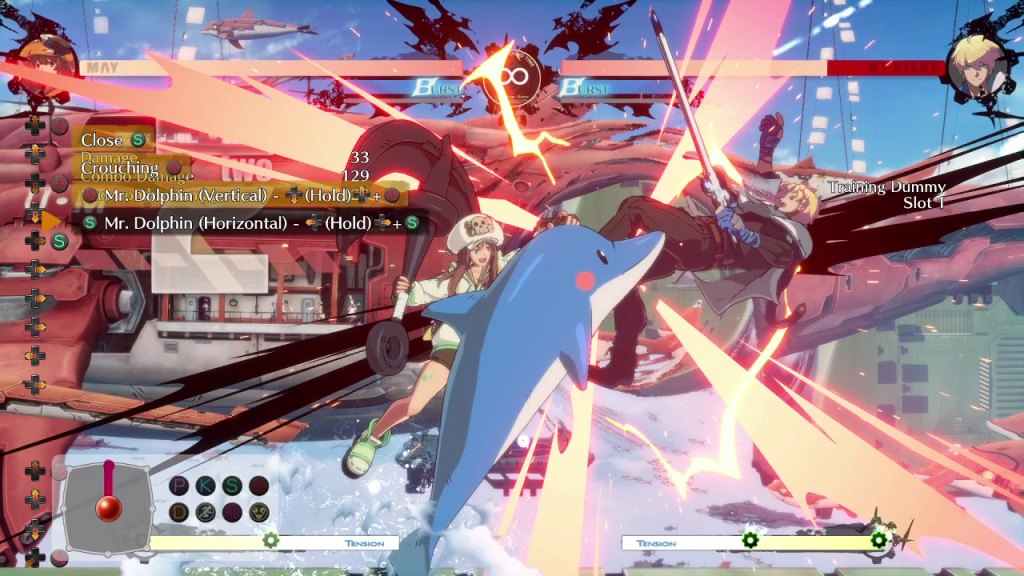The width and height of the screenshot is (1024, 576).
Task: Click the green S button in input display
Action: (x=232, y=486)
